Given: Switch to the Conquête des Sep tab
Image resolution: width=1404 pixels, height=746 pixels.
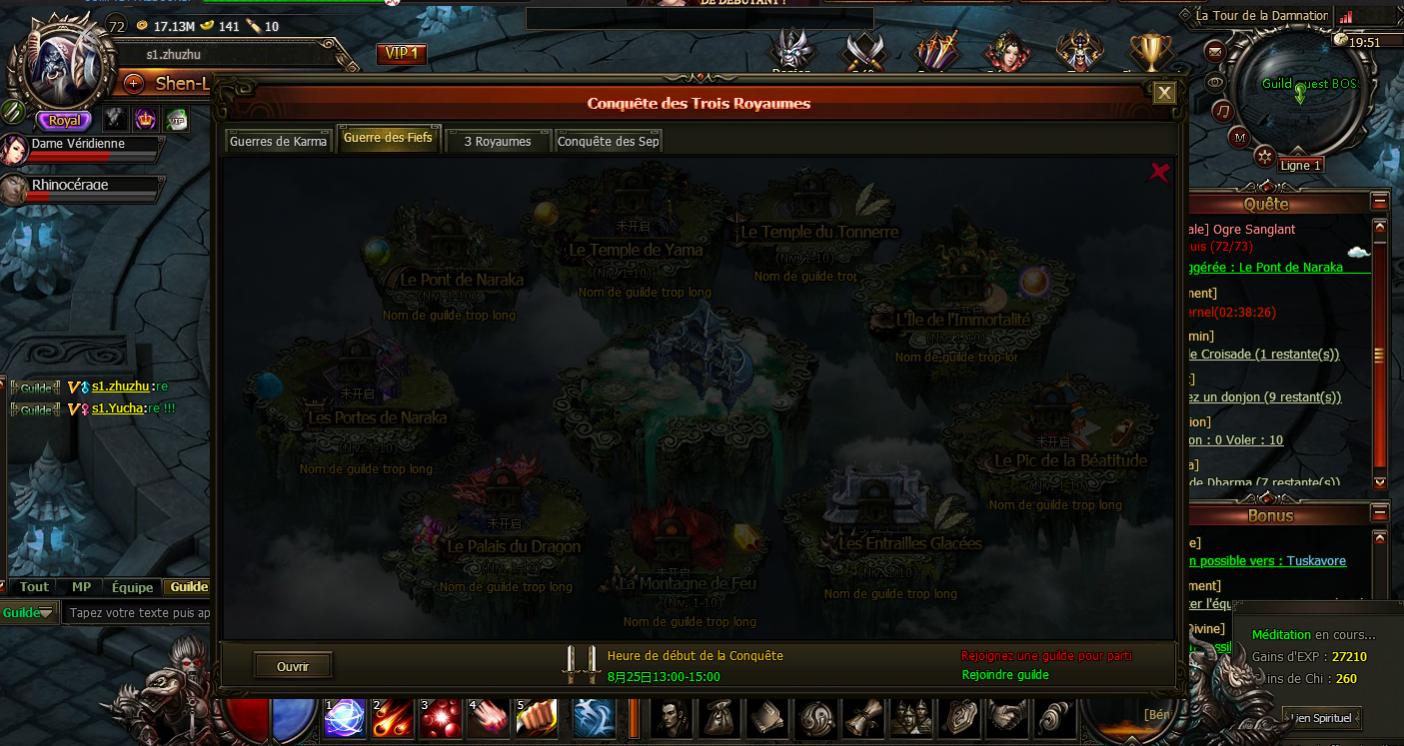Looking at the screenshot, I should [x=608, y=141].
